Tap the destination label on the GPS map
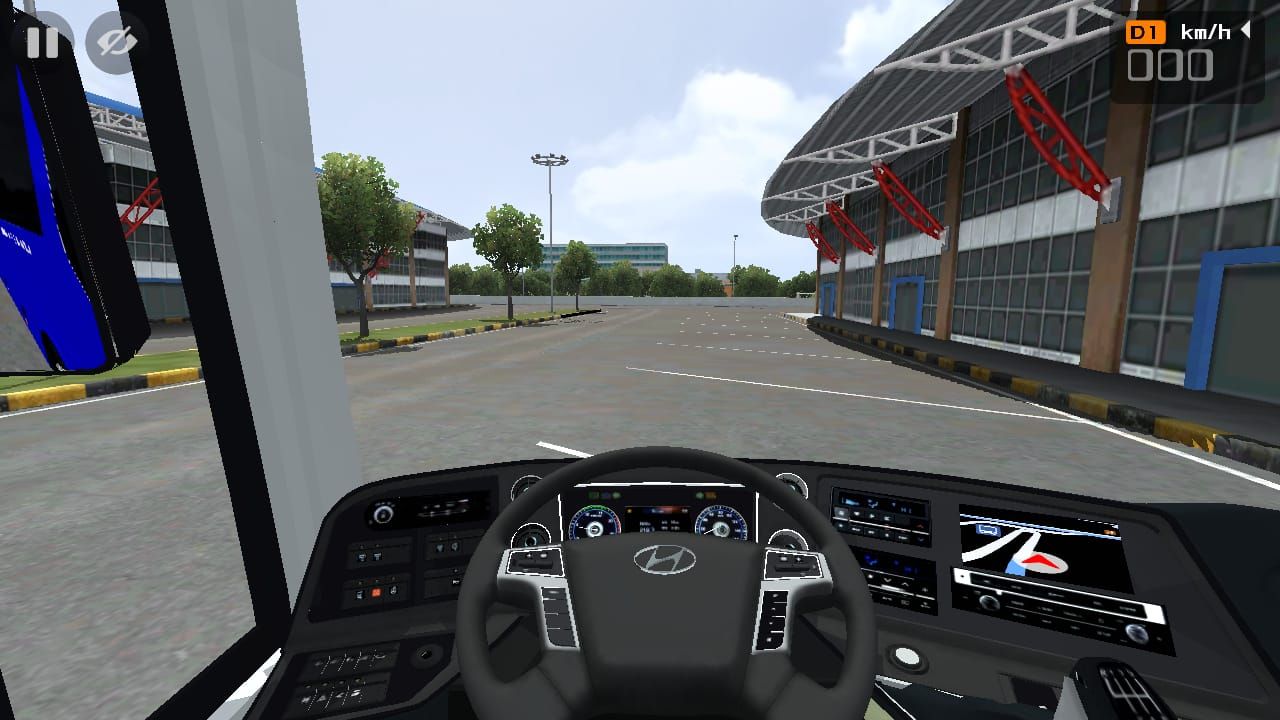The height and width of the screenshot is (720, 1280). tap(988, 529)
